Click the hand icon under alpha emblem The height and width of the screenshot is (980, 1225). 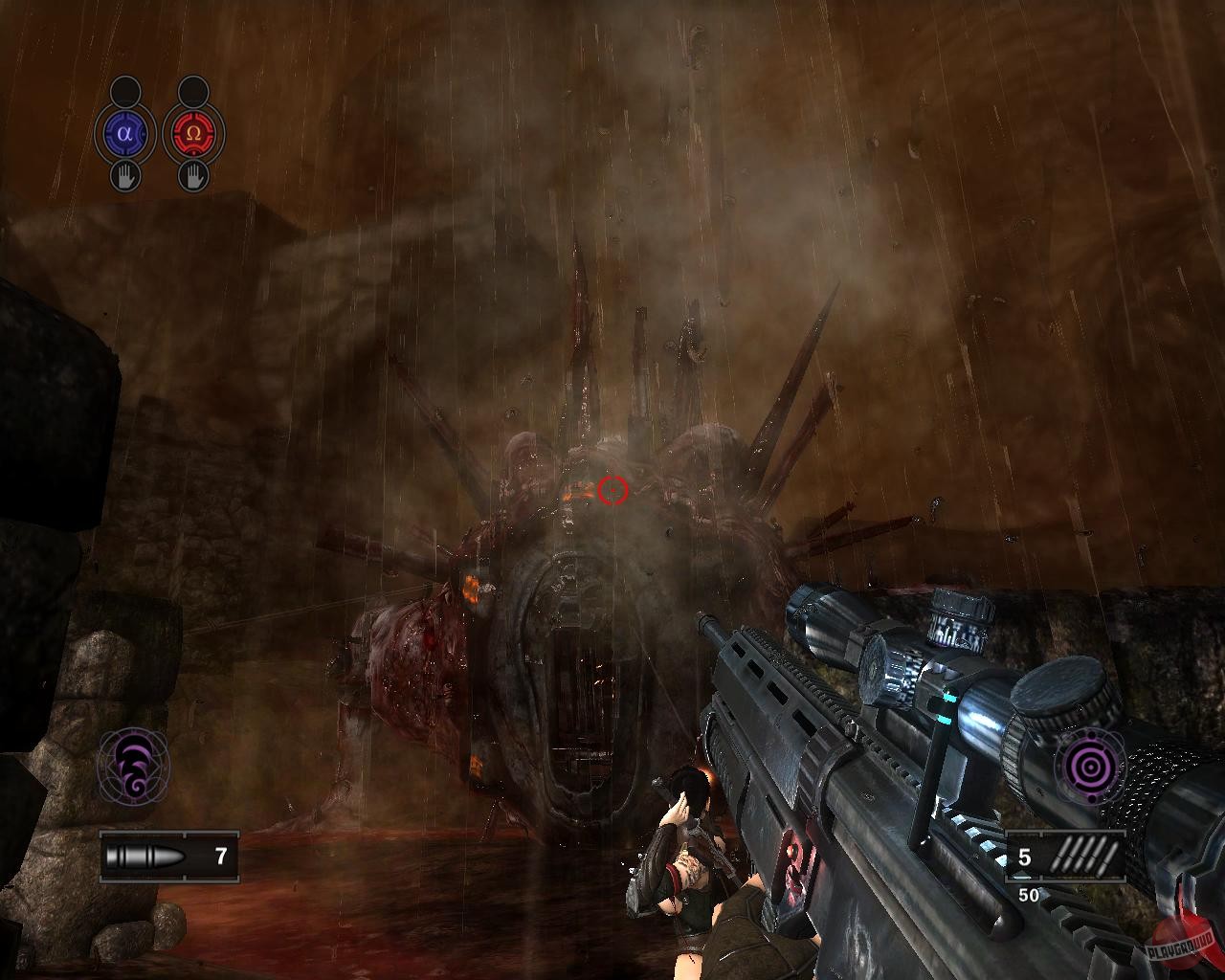coord(124,176)
